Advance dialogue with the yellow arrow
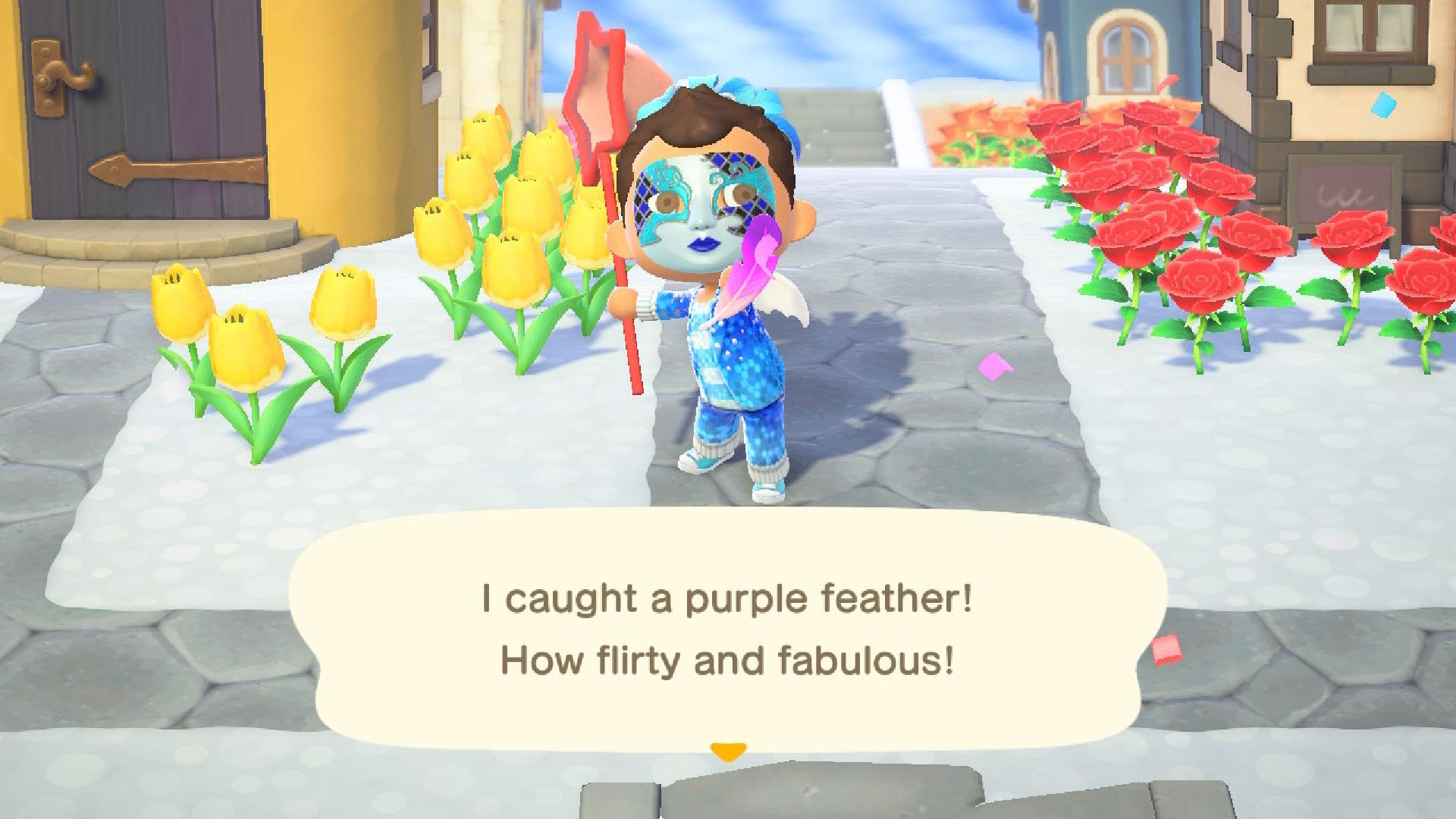Viewport: 1456px width, 819px height. [728, 752]
